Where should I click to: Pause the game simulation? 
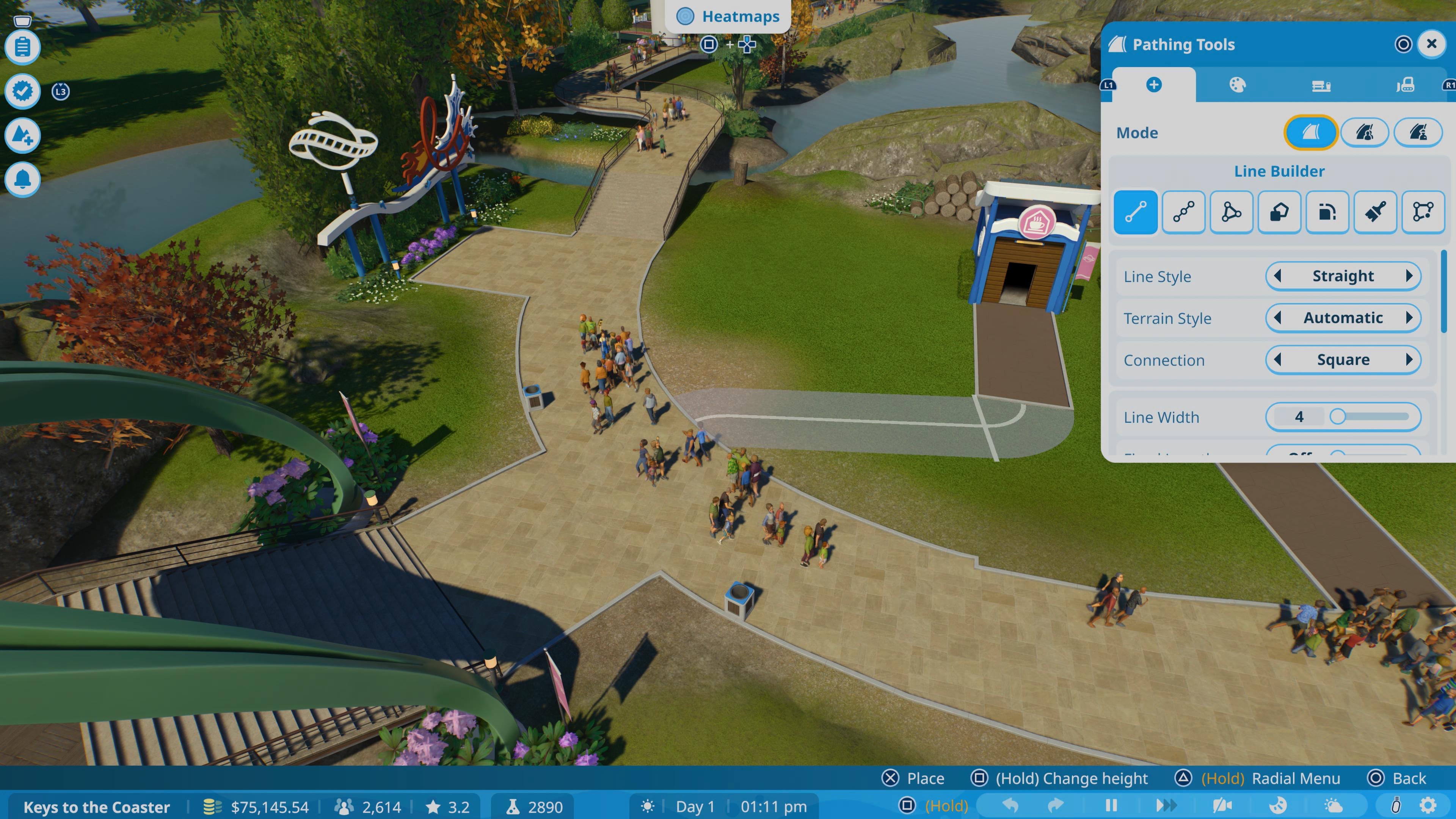[1111, 805]
